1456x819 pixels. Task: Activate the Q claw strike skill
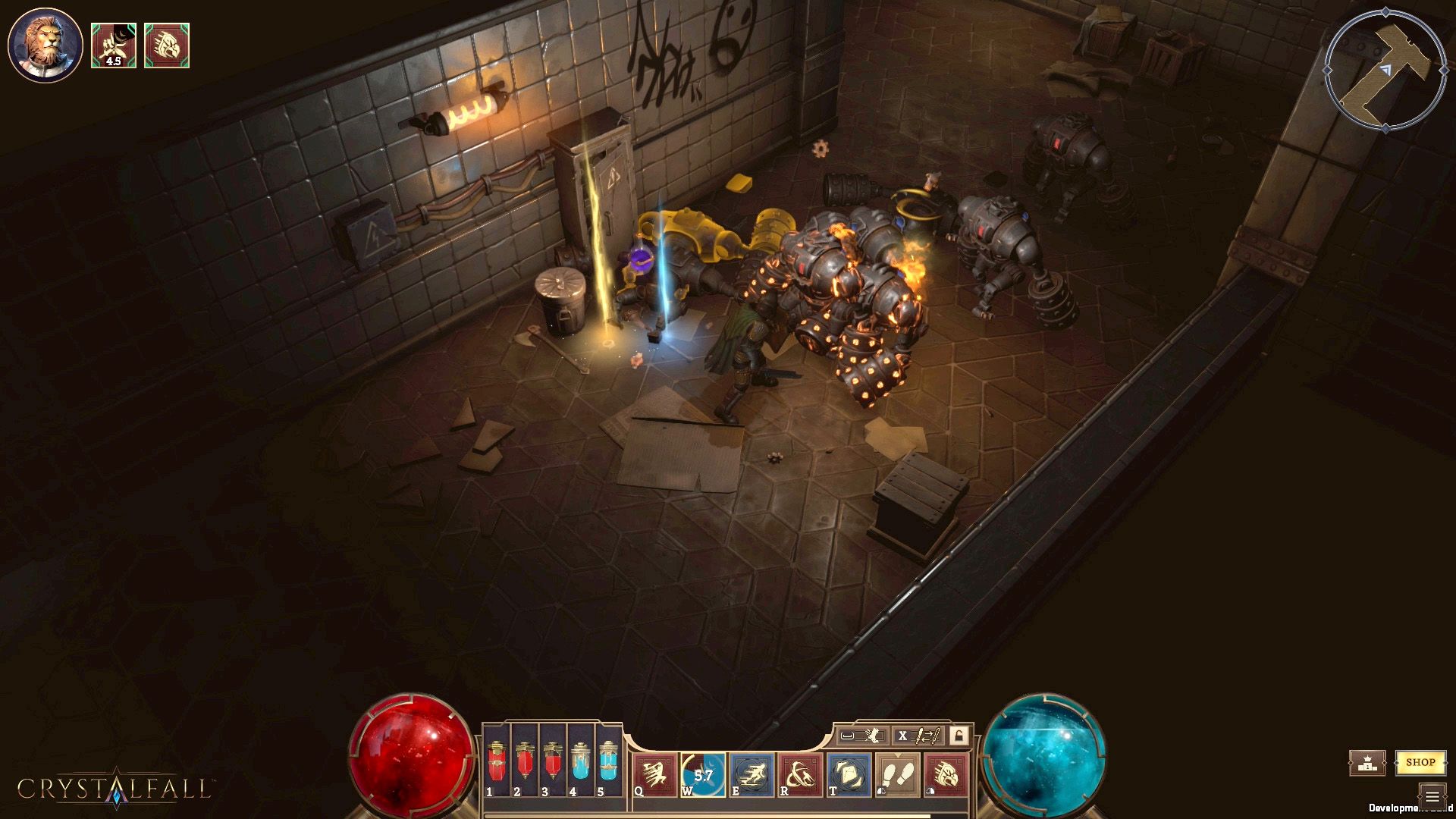655,774
